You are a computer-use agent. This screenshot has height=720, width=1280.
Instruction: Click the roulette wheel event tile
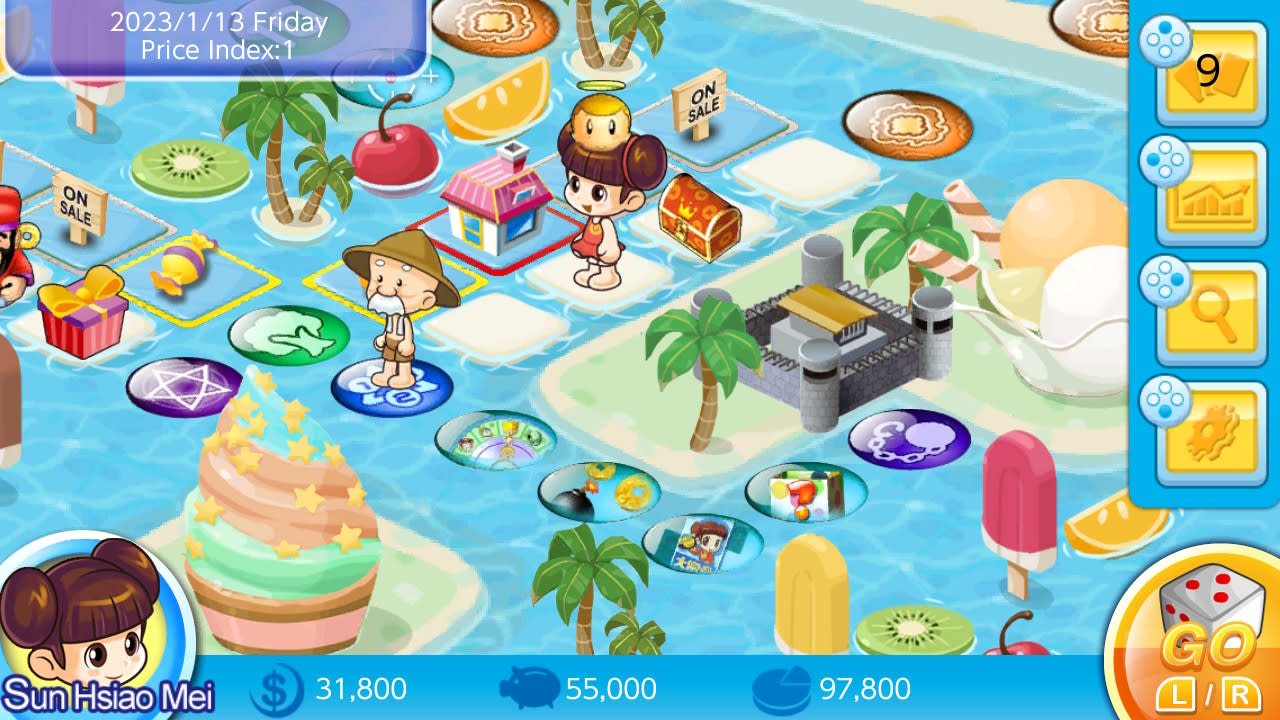click(496, 439)
